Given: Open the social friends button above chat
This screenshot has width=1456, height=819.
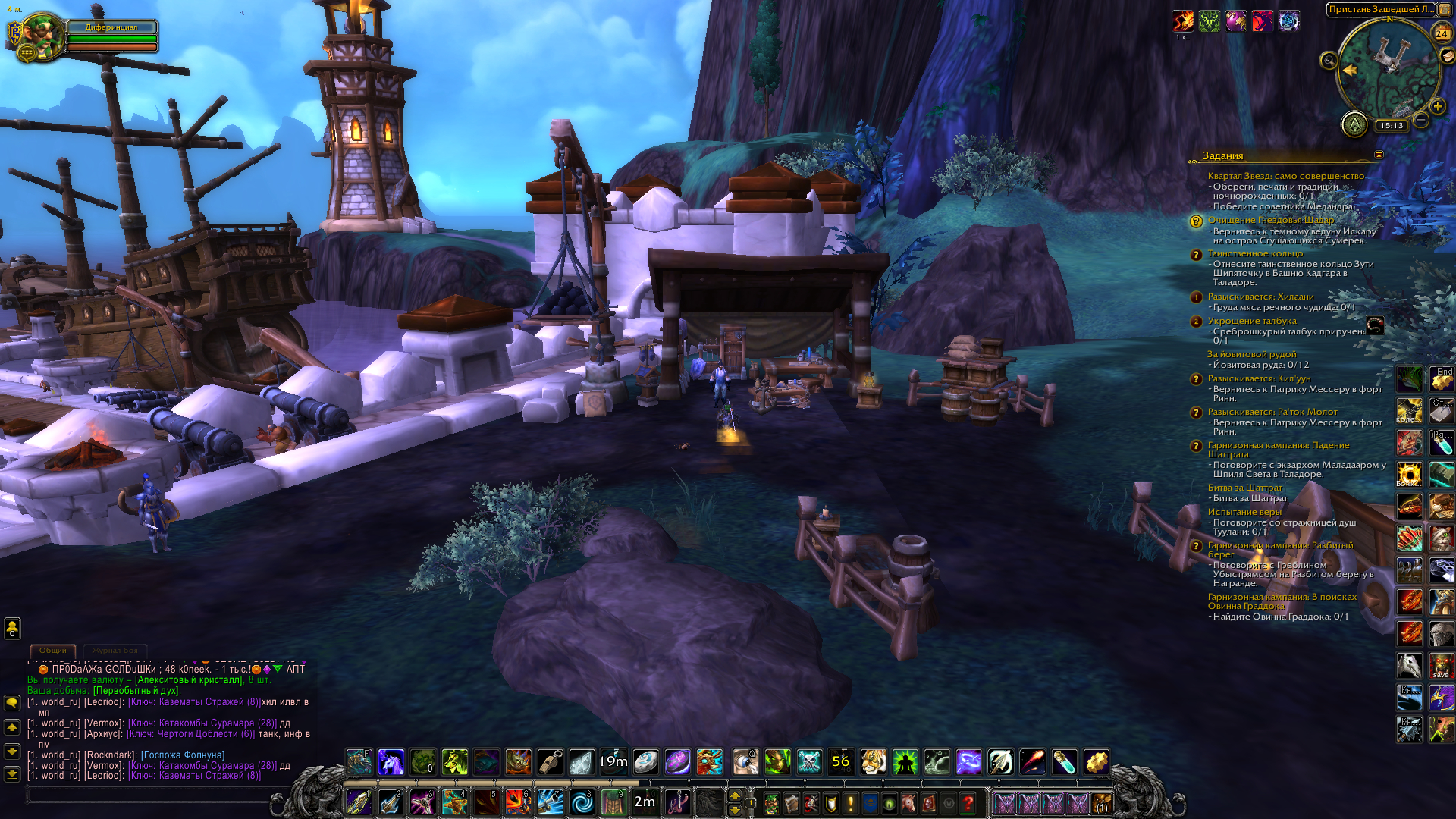Looking at the screenshot, I should click(x=12, y=629).
